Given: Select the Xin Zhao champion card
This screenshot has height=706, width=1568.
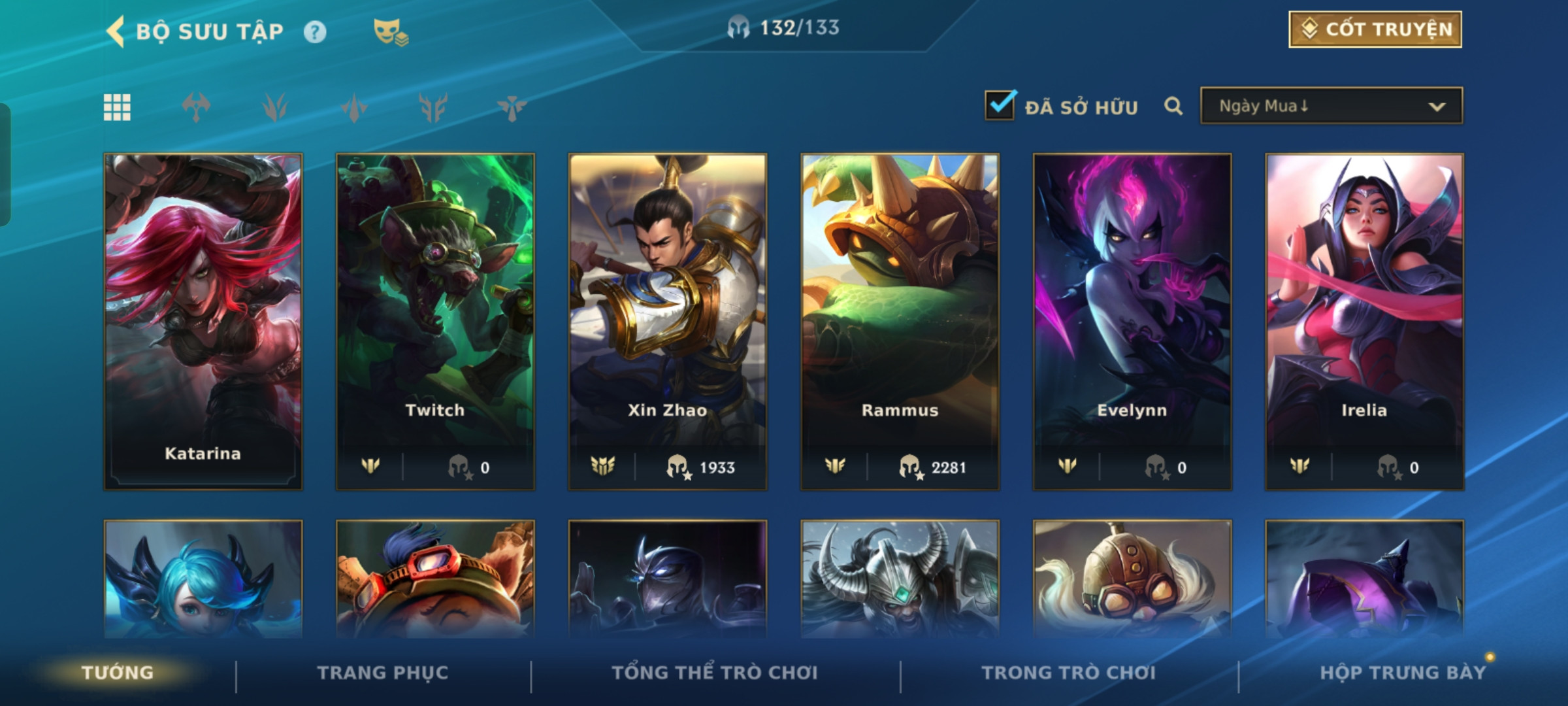Looking at the screenshot, I should 668,320.
